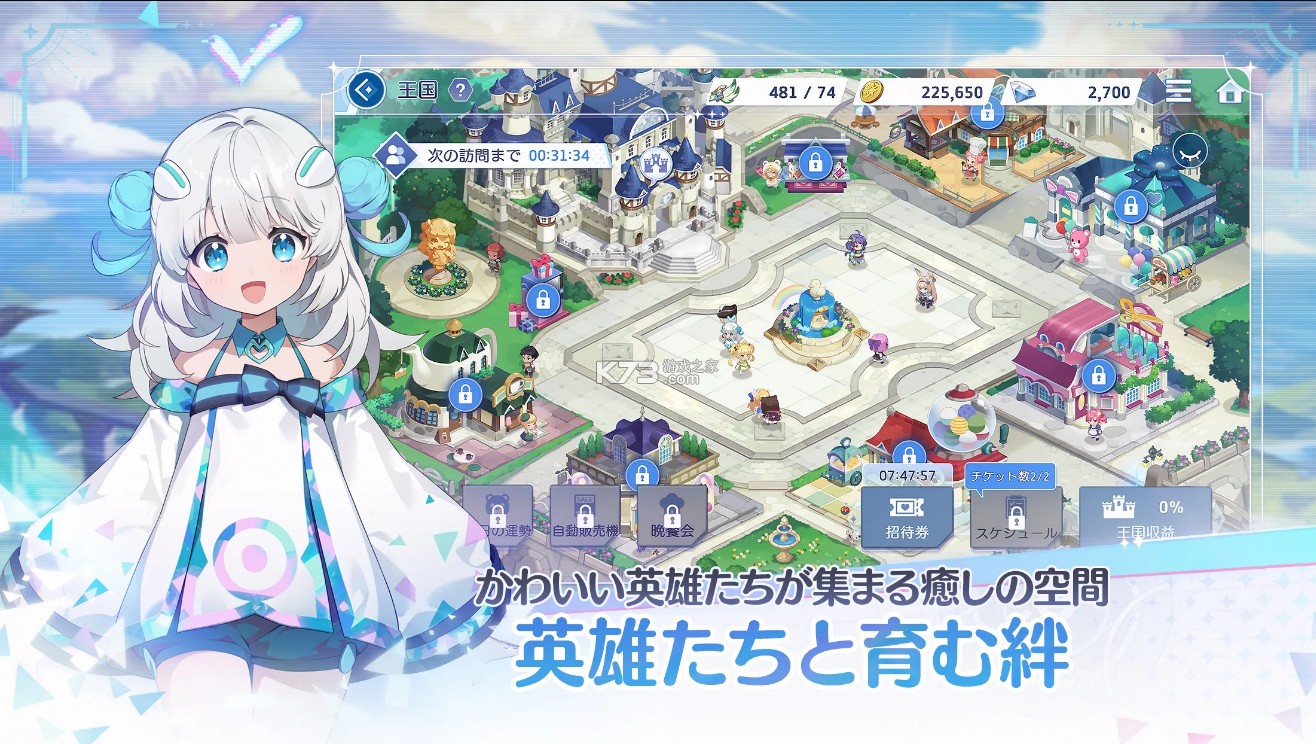Tap the leaf stamina icon showing 481/74
Image resolution: width=1316 pixels, height=744 pixels.
(722, 90)
